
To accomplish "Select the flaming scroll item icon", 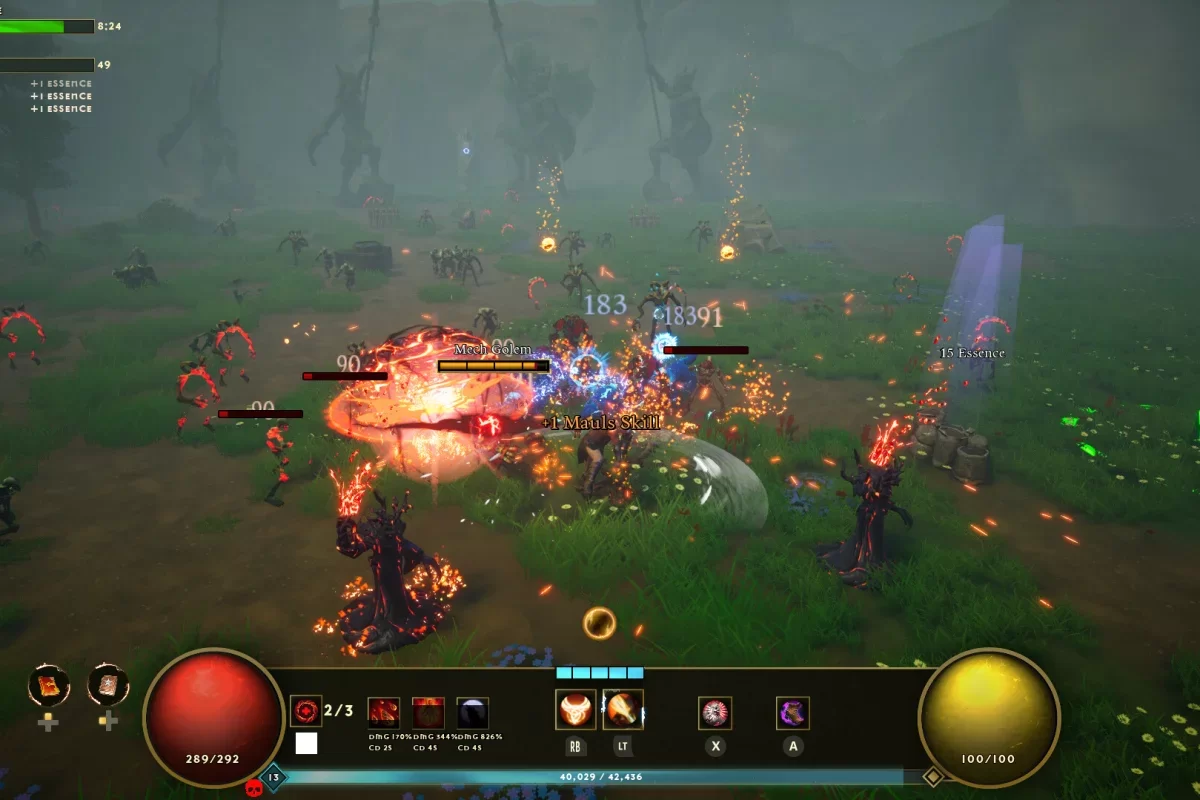I will click(x=47, y=685).
